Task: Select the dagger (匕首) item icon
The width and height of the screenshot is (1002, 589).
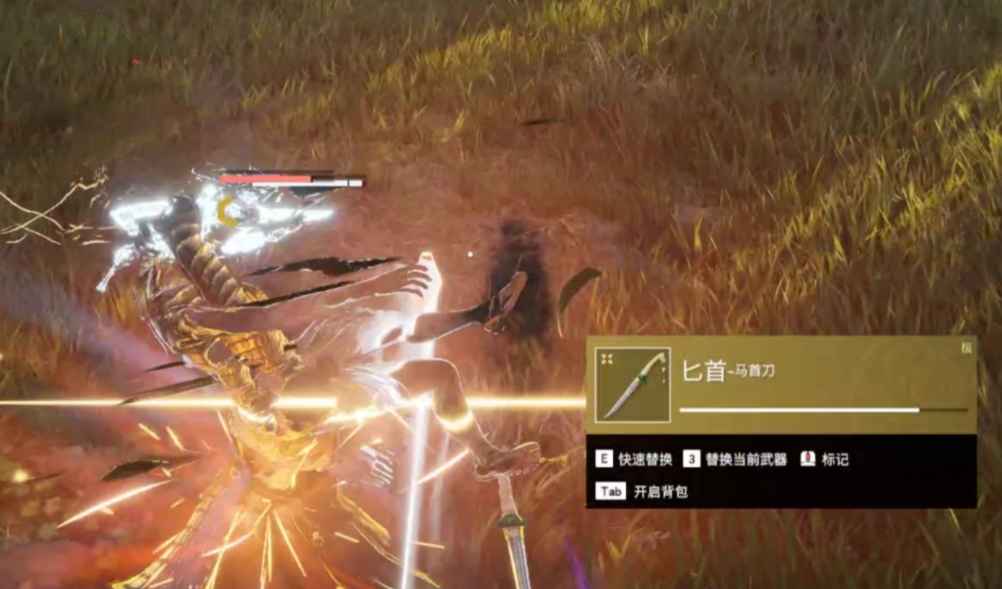Action: tap(633, 384)
